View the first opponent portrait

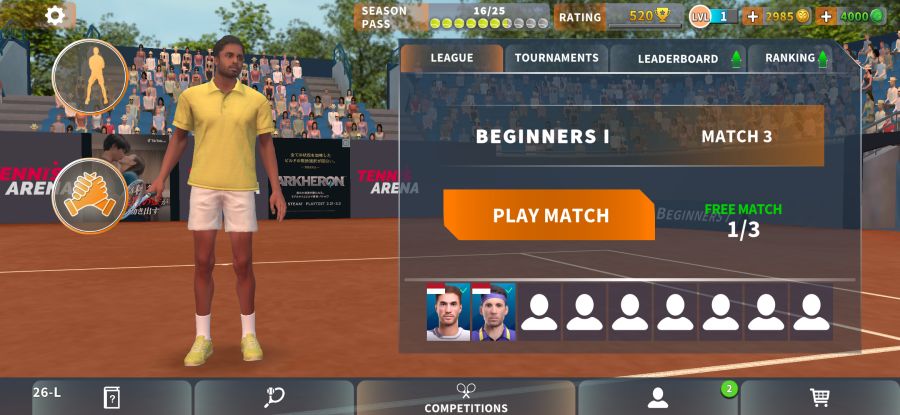(448, 312)
